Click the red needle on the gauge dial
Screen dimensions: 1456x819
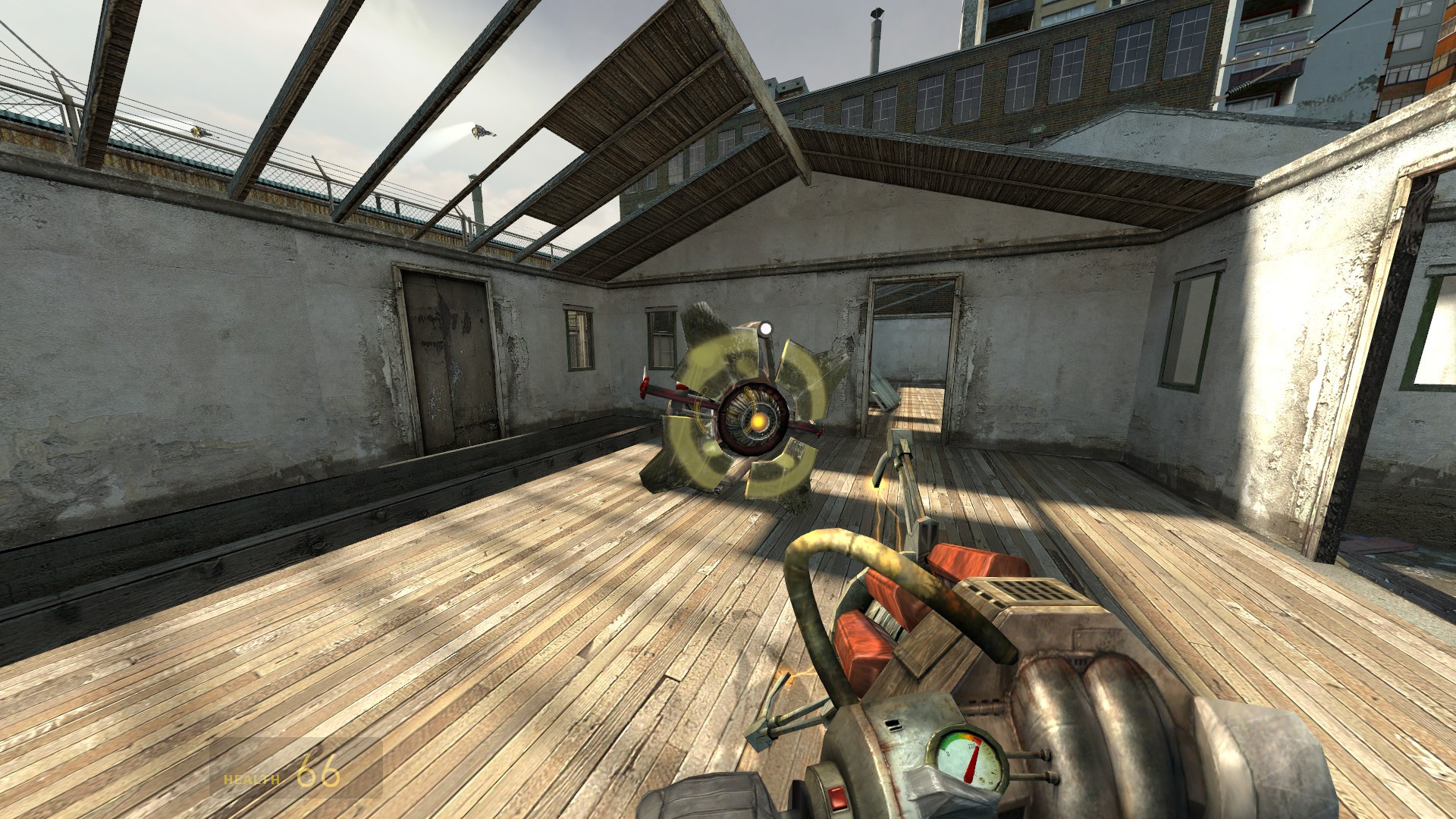pos(972,762)
